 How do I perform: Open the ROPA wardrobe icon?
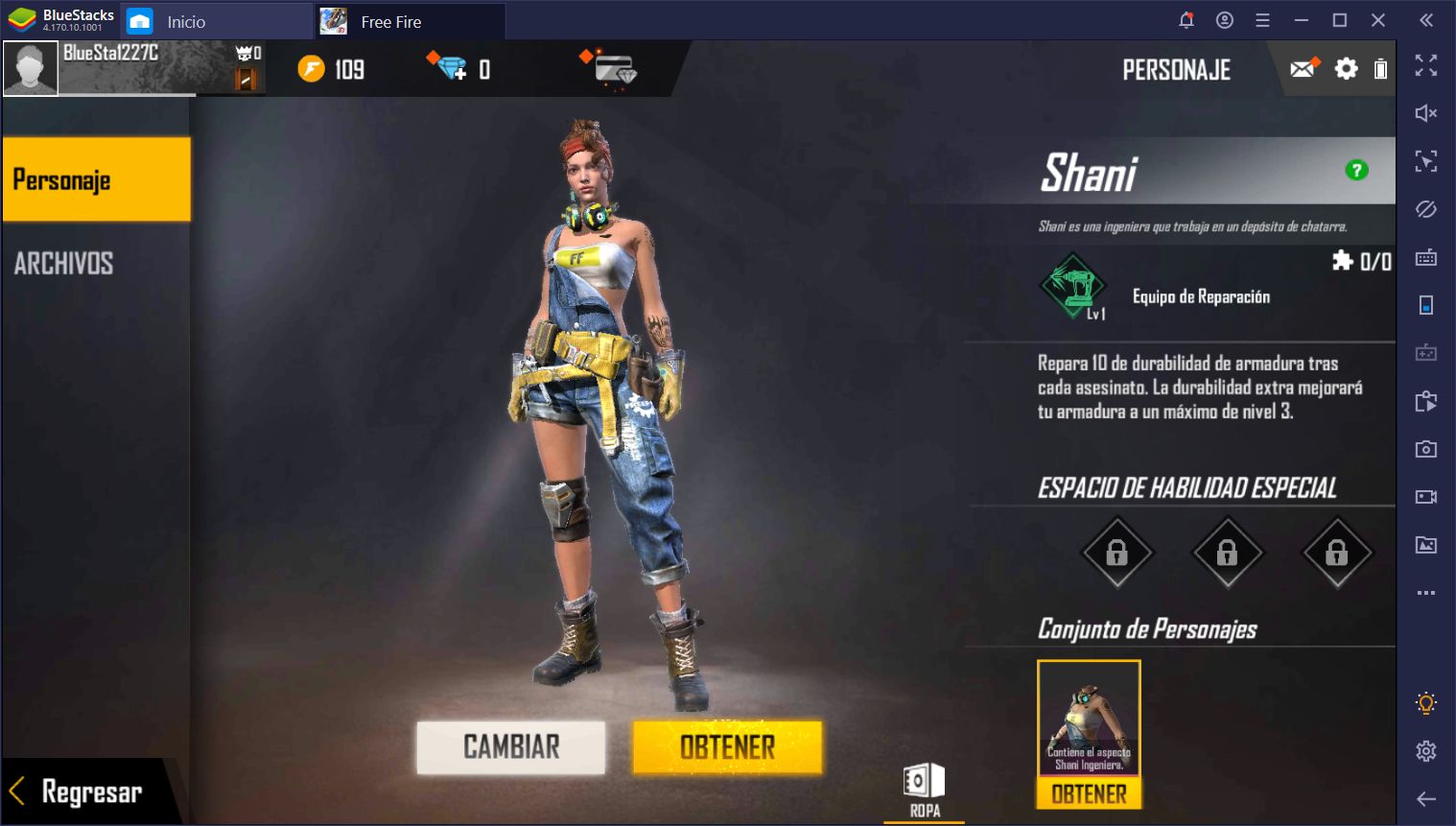coord(925,789)
